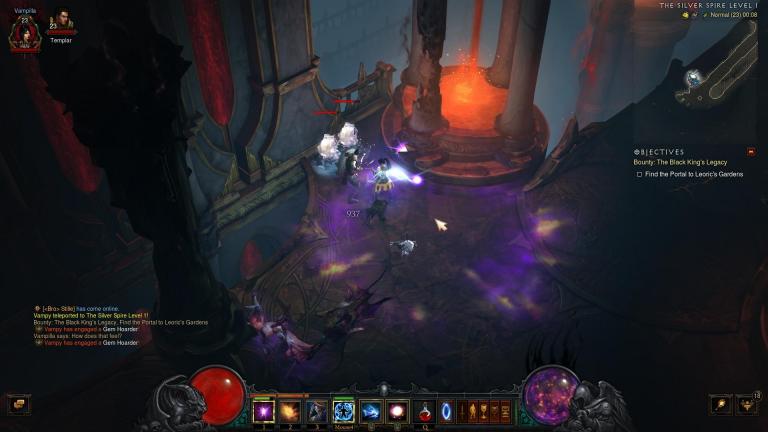
Task: Open the menu button with the staff icon
Action: (720, 404)
